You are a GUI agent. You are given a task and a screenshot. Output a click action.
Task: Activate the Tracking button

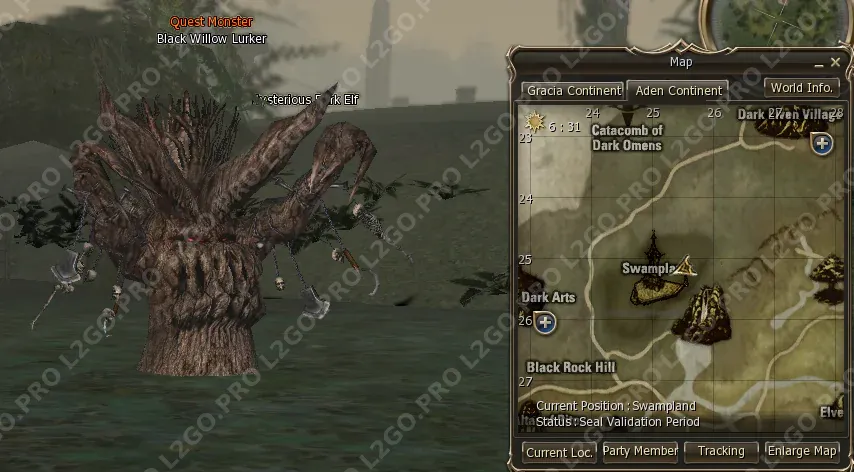(721, 452)
